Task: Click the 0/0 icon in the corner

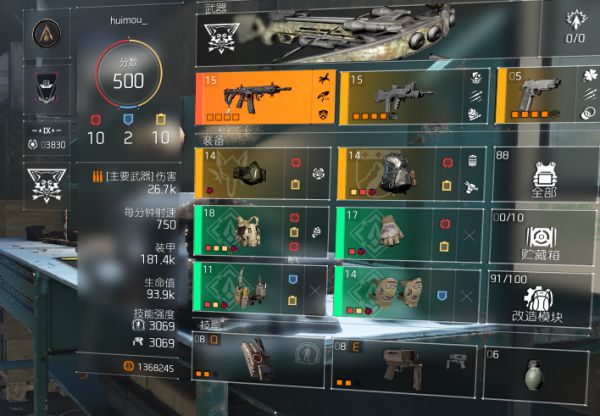Action: tap(575, 27)
